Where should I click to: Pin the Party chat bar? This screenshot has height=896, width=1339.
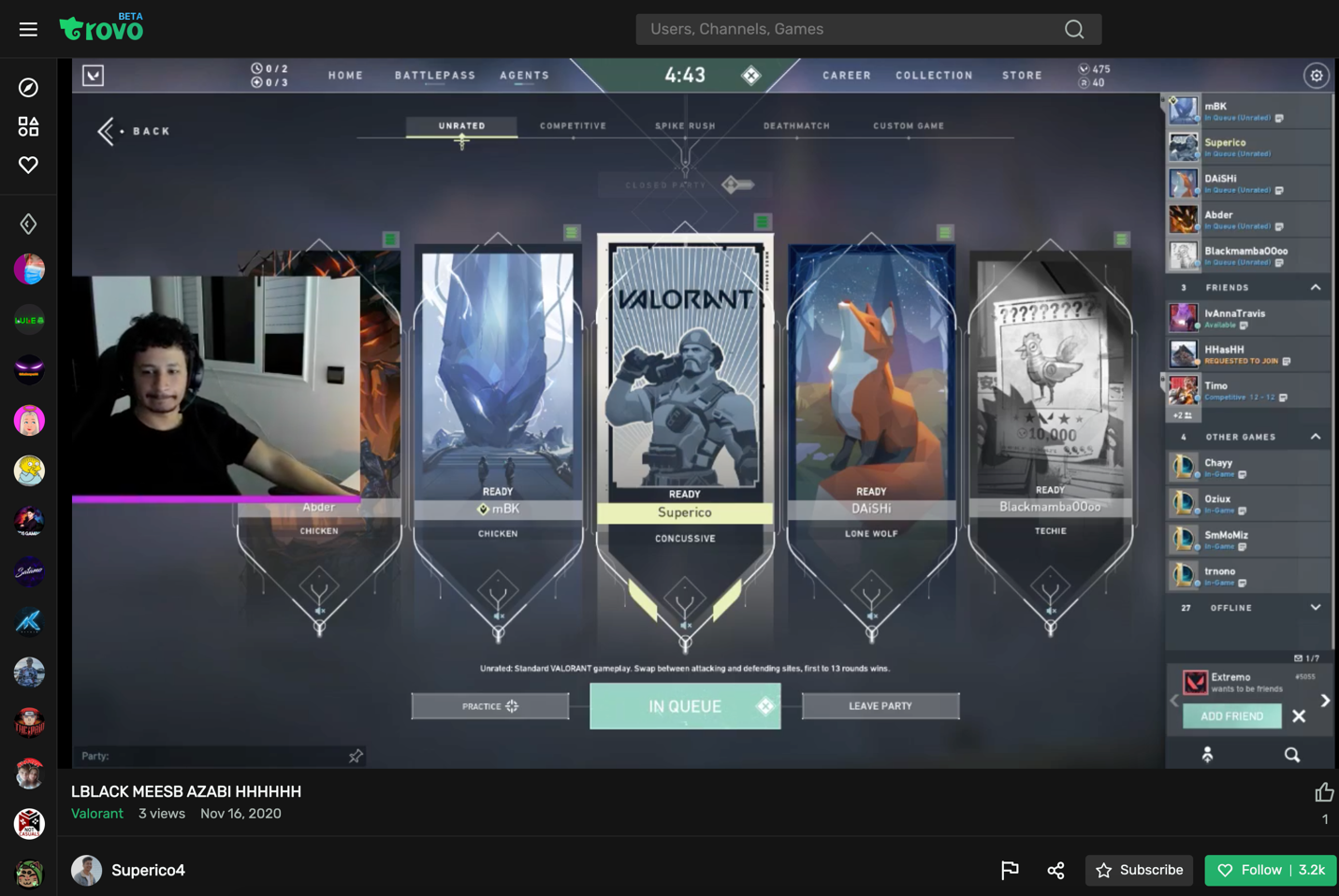click(x=356, y=756)
